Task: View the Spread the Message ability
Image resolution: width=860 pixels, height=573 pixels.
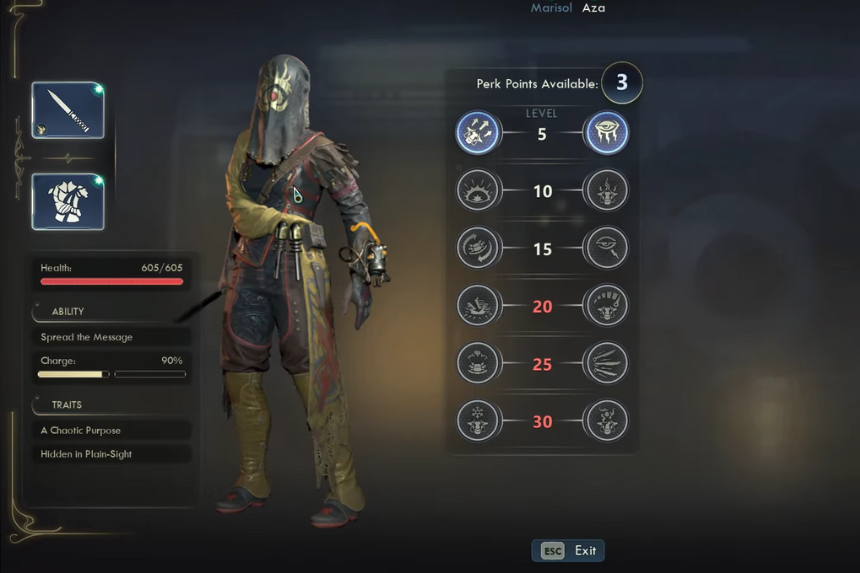Action: click(110, 337)
